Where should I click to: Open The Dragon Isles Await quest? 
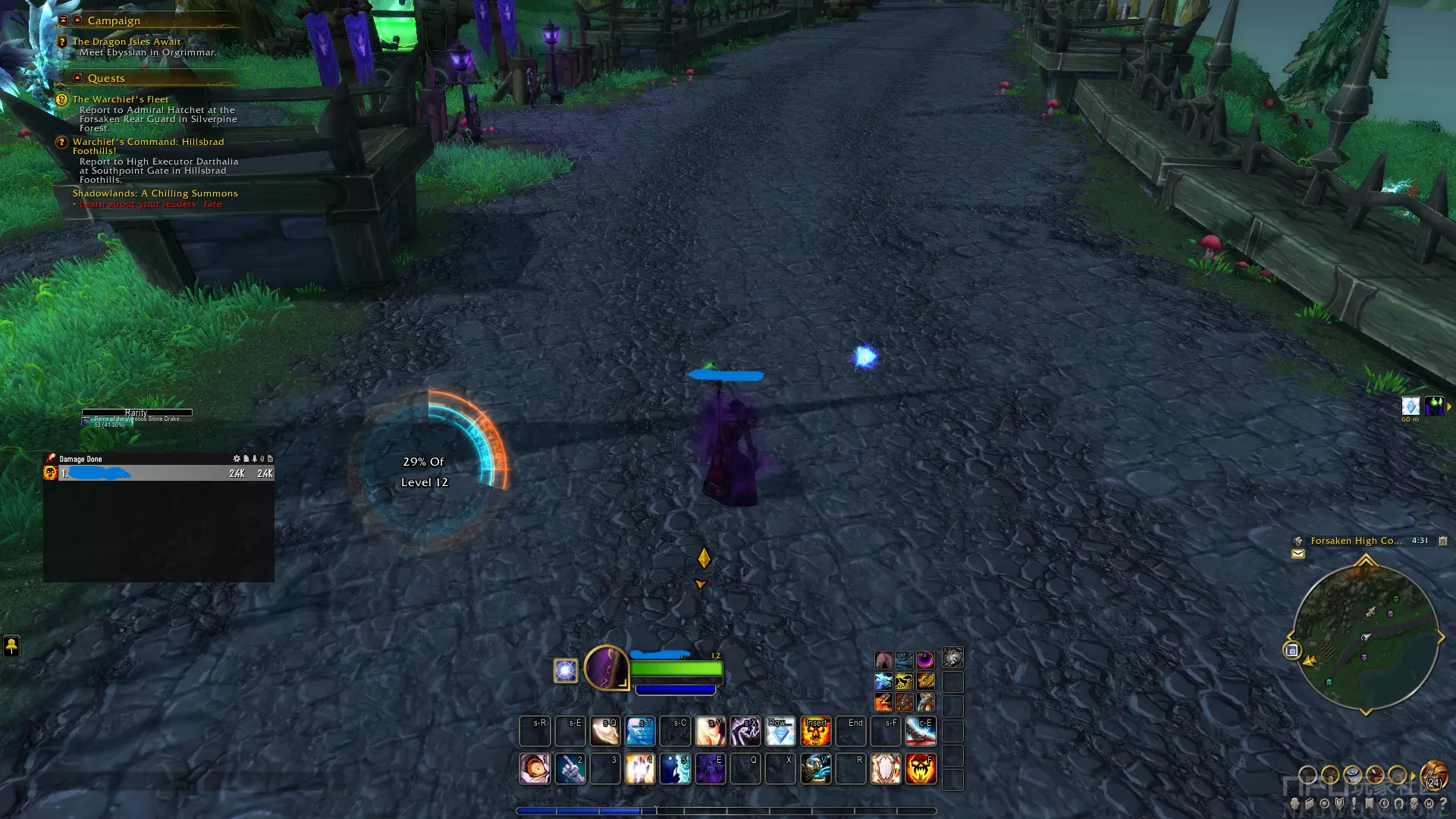[127, 42]
